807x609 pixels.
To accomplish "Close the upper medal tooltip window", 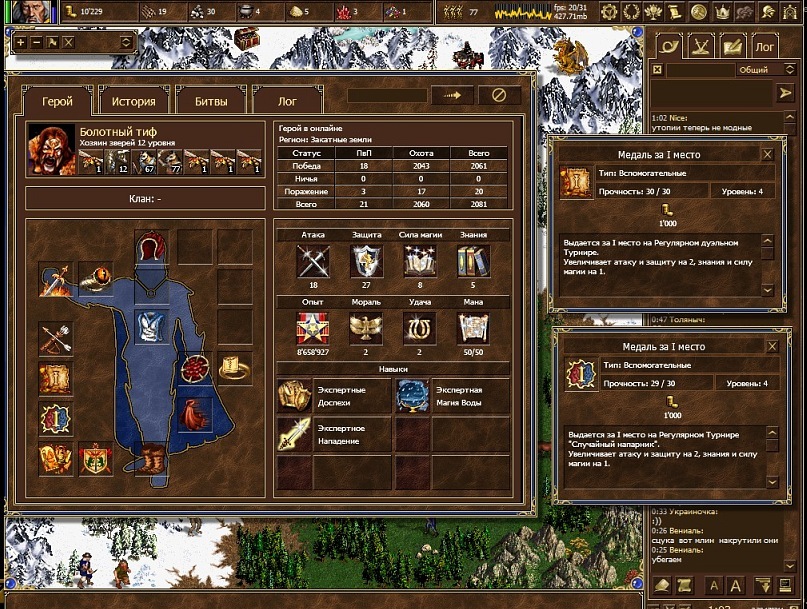I will [x=767, y=155].
